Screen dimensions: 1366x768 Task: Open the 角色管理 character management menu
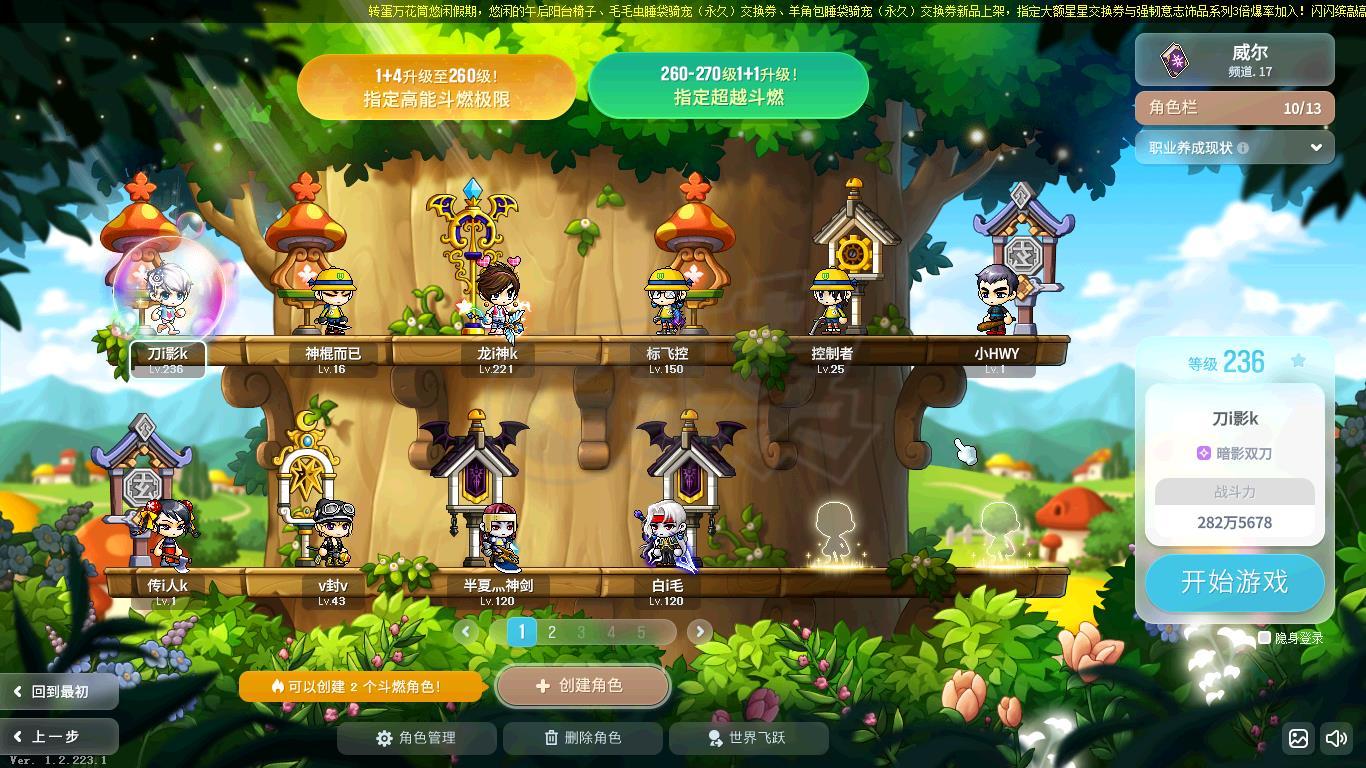[x=417, y=738]
